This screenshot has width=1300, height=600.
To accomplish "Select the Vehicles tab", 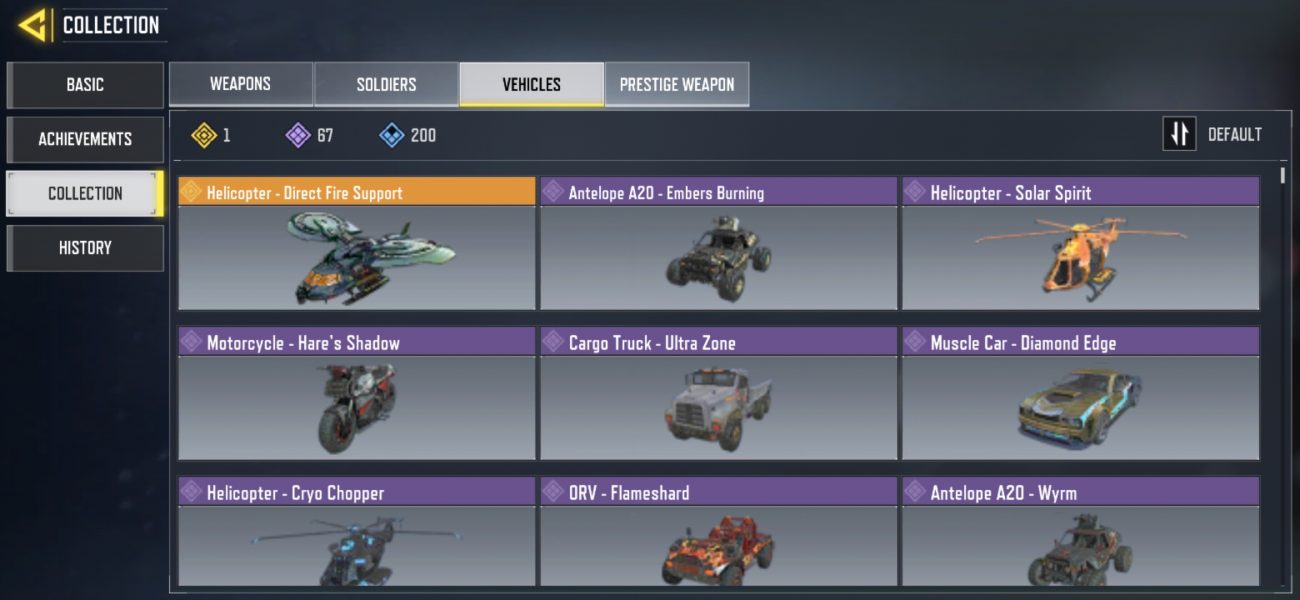I will [531, 84].
